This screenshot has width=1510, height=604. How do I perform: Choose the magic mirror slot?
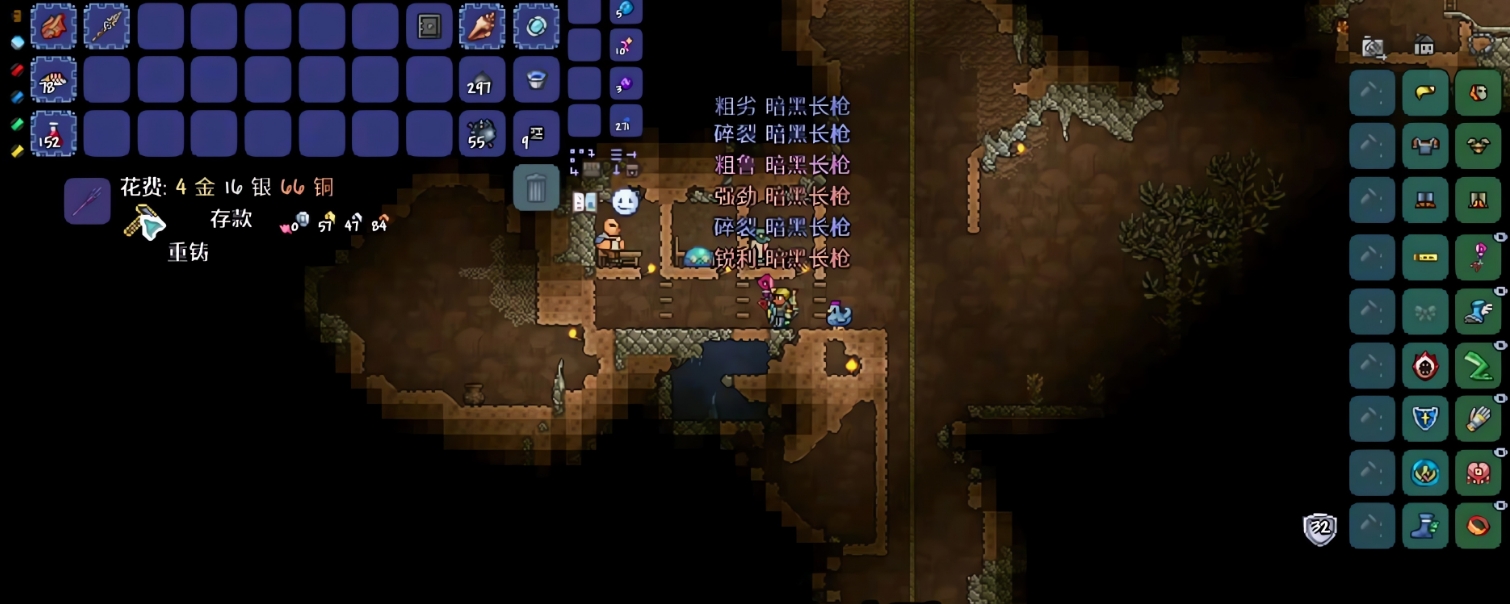point(536,26)
